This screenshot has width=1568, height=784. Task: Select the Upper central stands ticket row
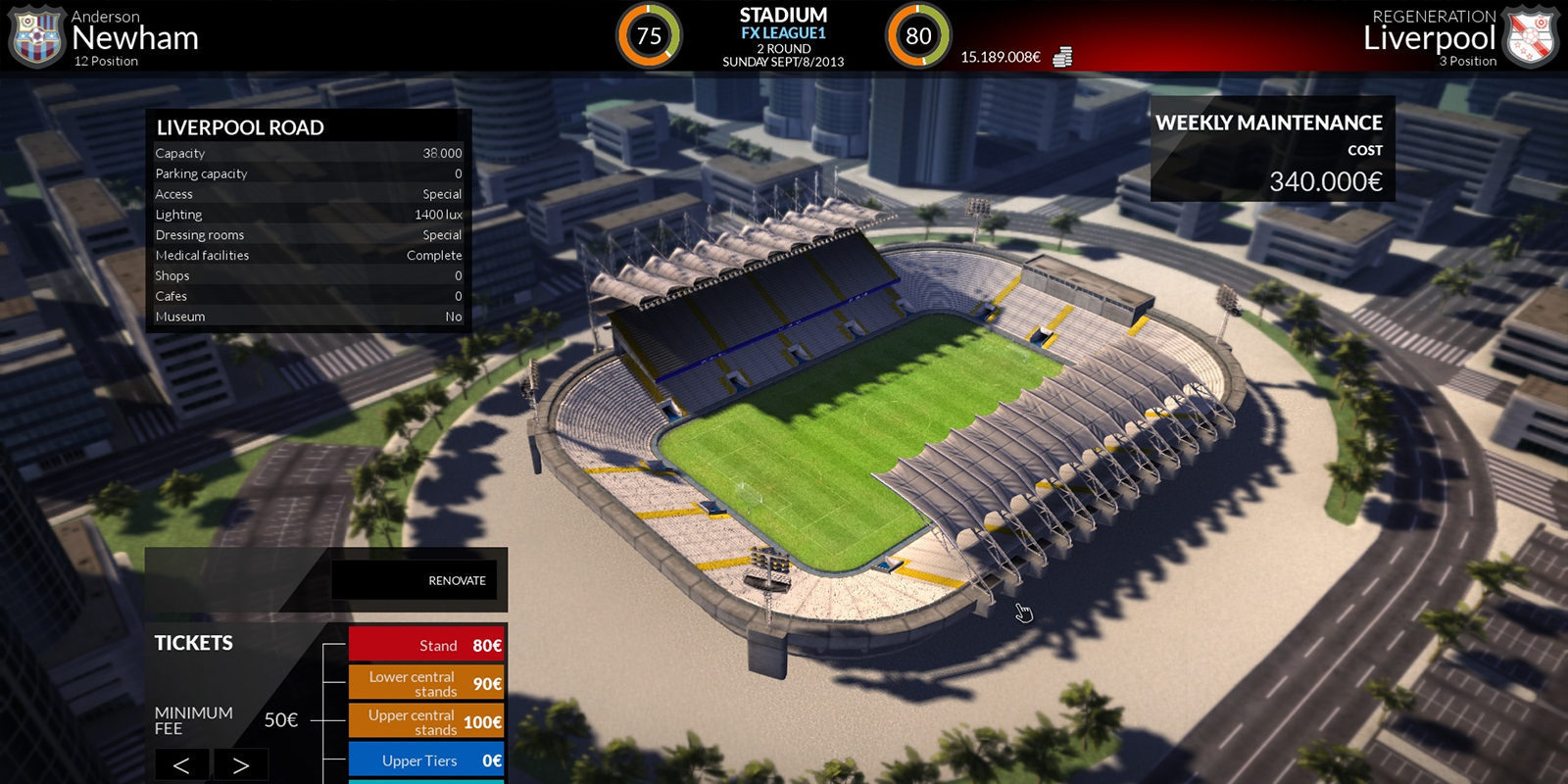(x=426, y=722)
